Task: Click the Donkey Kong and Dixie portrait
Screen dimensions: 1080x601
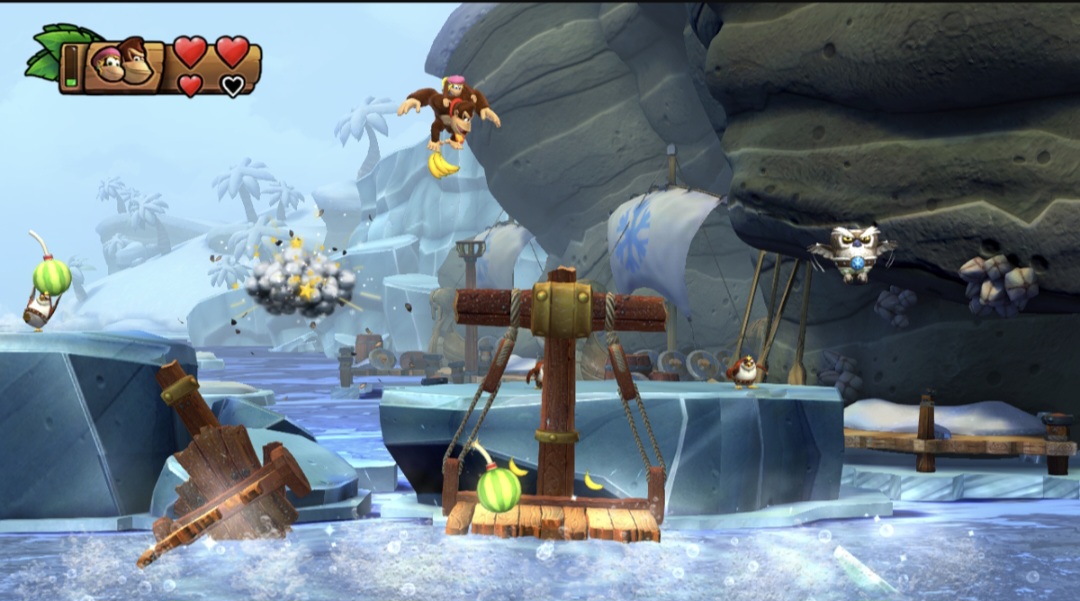Action: pos(122,66)
